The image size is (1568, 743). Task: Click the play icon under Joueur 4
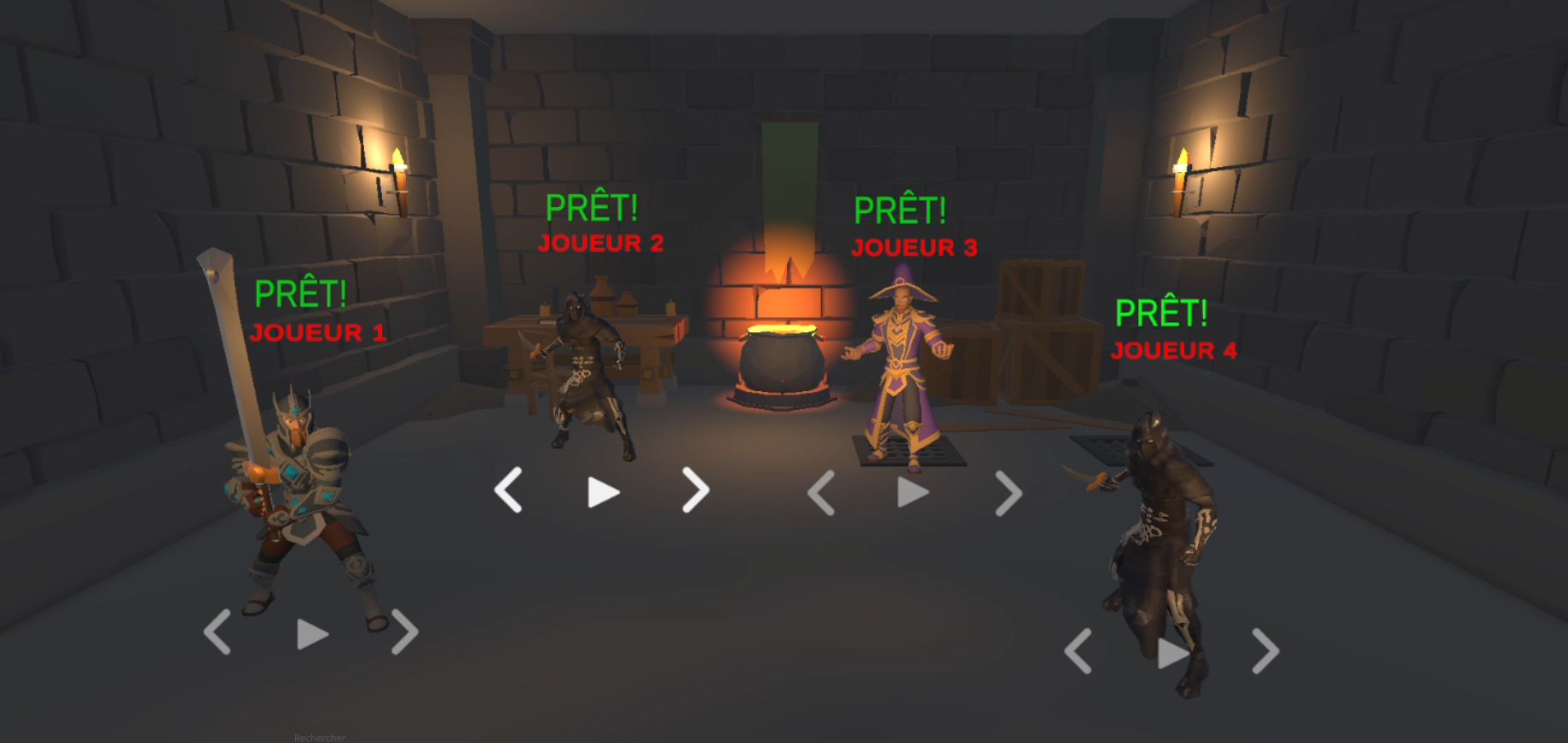tap(1172, 654)
